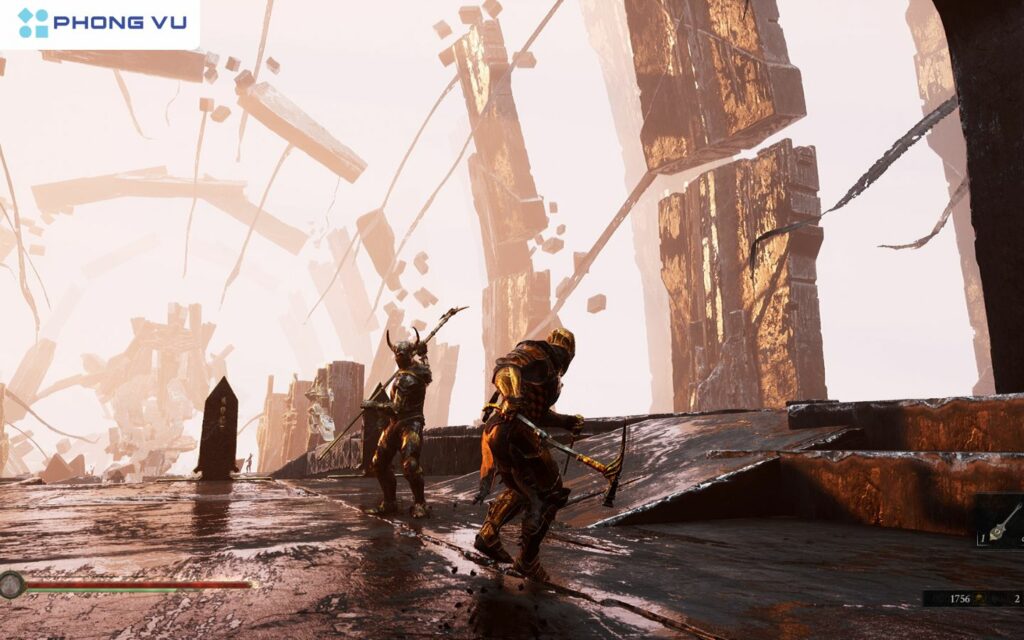Open the Phong Vu logo watermark
Screen dimensions: 1024x640
point(100,22)
